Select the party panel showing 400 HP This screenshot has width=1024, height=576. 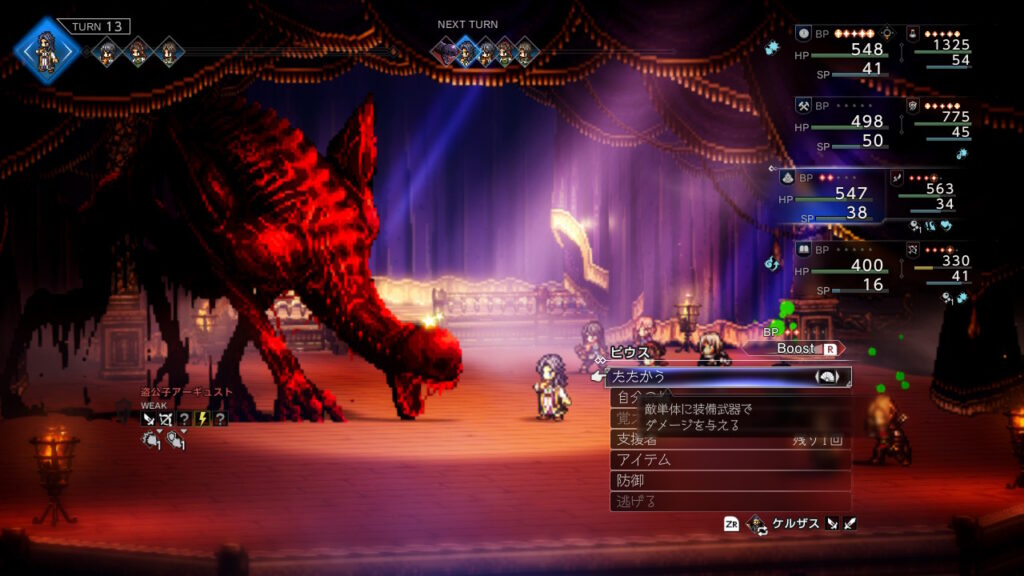[842, 267]
